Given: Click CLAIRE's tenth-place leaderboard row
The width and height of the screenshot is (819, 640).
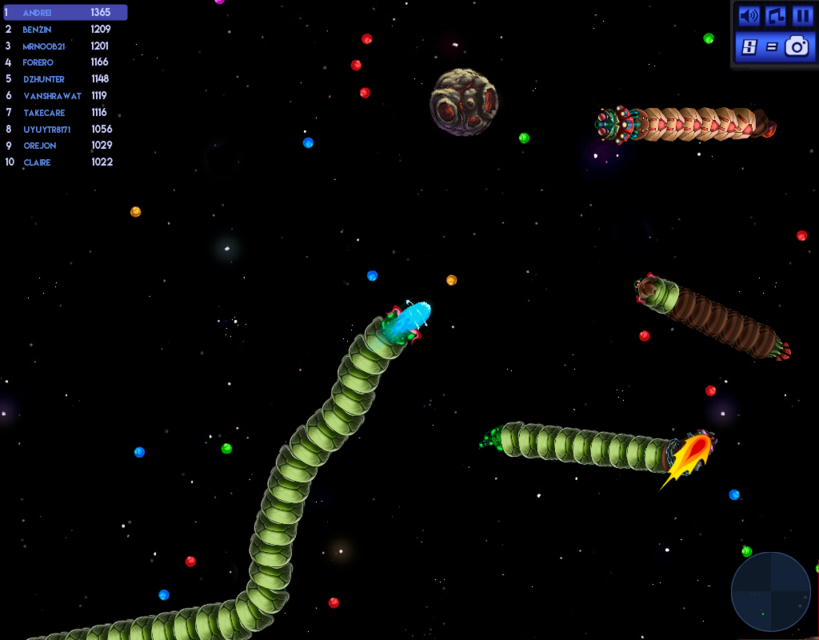Looking at the screenshot, I should click(x=65, y=162).
